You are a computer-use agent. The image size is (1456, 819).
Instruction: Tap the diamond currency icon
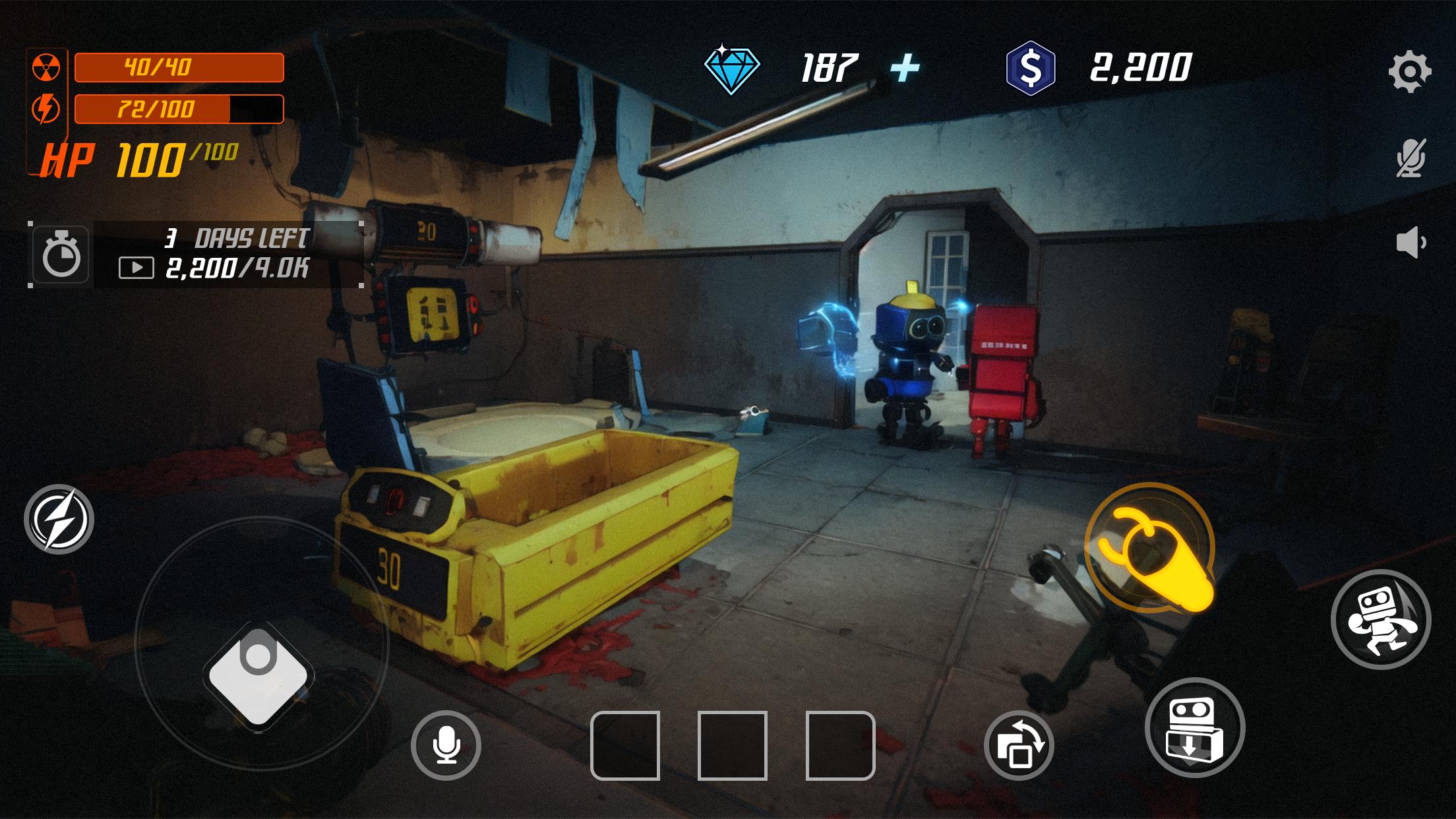click(734, 65)
